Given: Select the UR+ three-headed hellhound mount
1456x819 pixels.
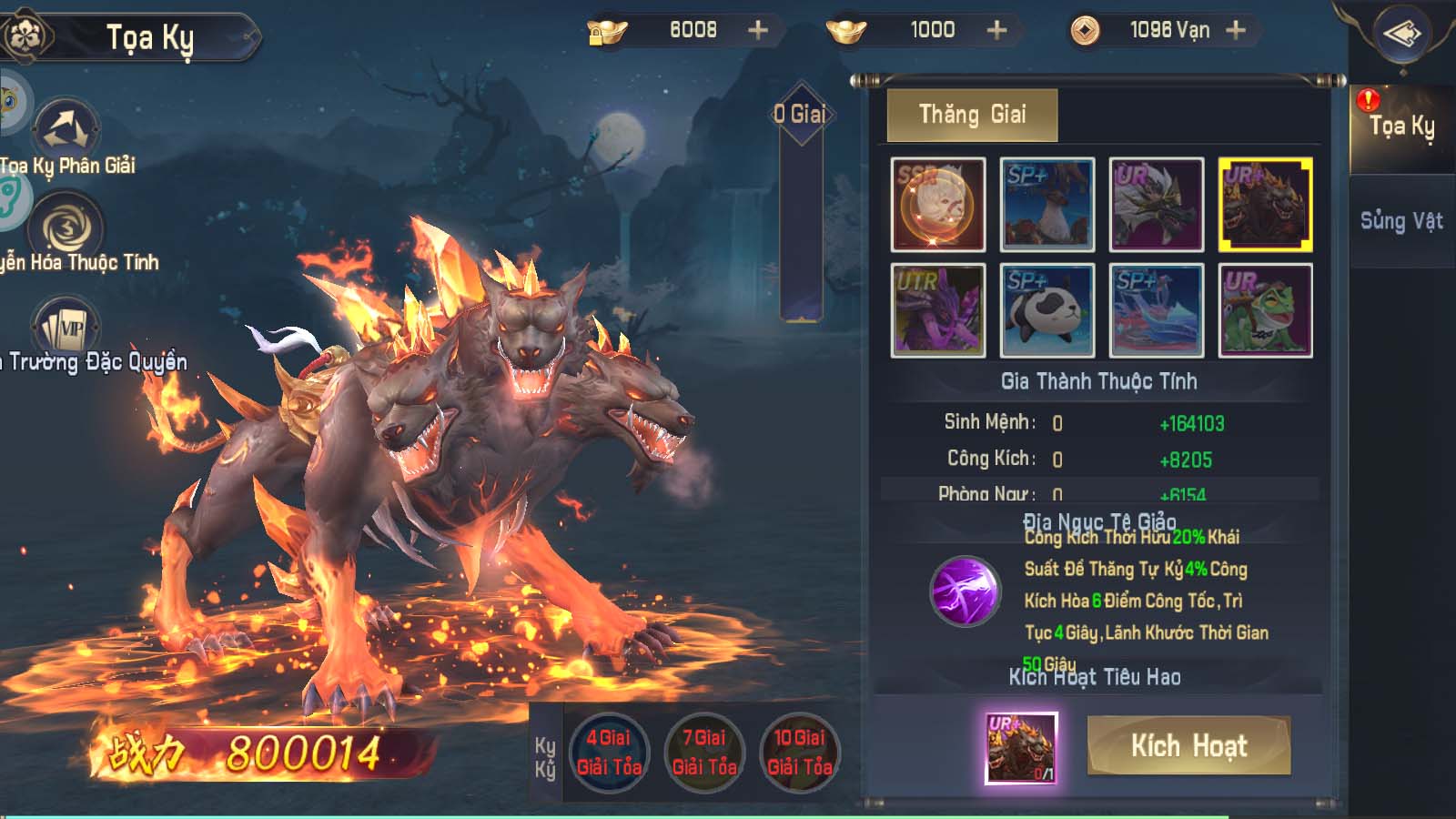Looking at the screenshot, I should (x=1265, y=205).
